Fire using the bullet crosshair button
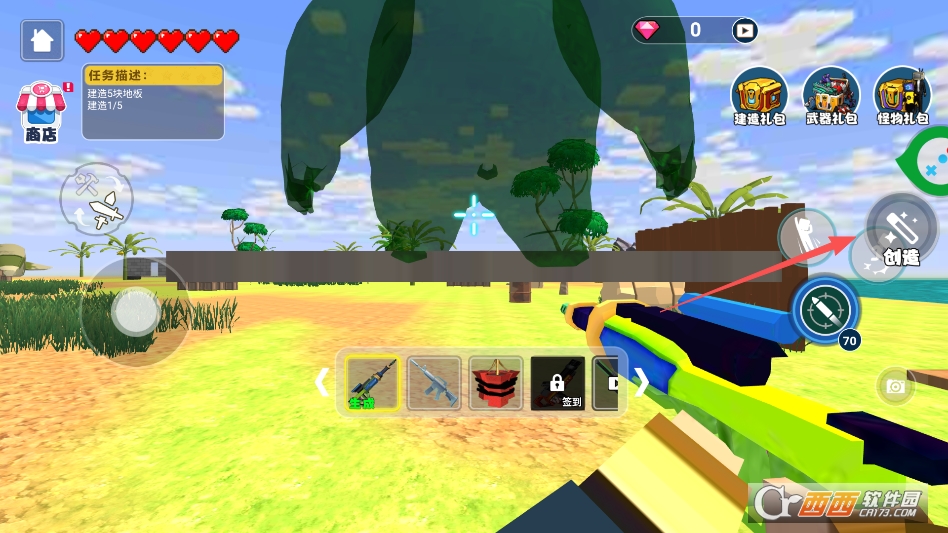The image size is (948, 533). [x=825, y=309]
